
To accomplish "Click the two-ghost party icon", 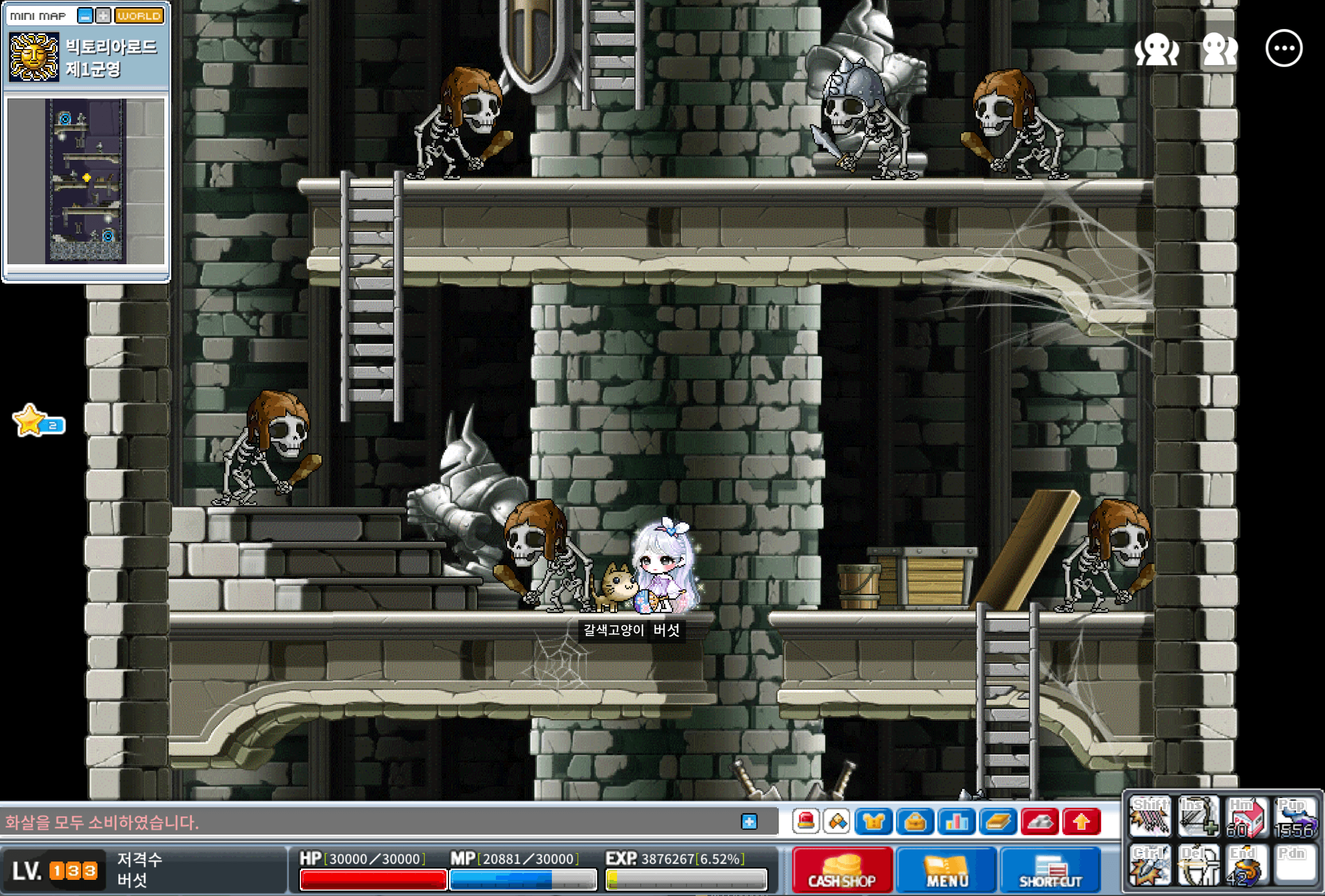I will (x=1219, y=50).
